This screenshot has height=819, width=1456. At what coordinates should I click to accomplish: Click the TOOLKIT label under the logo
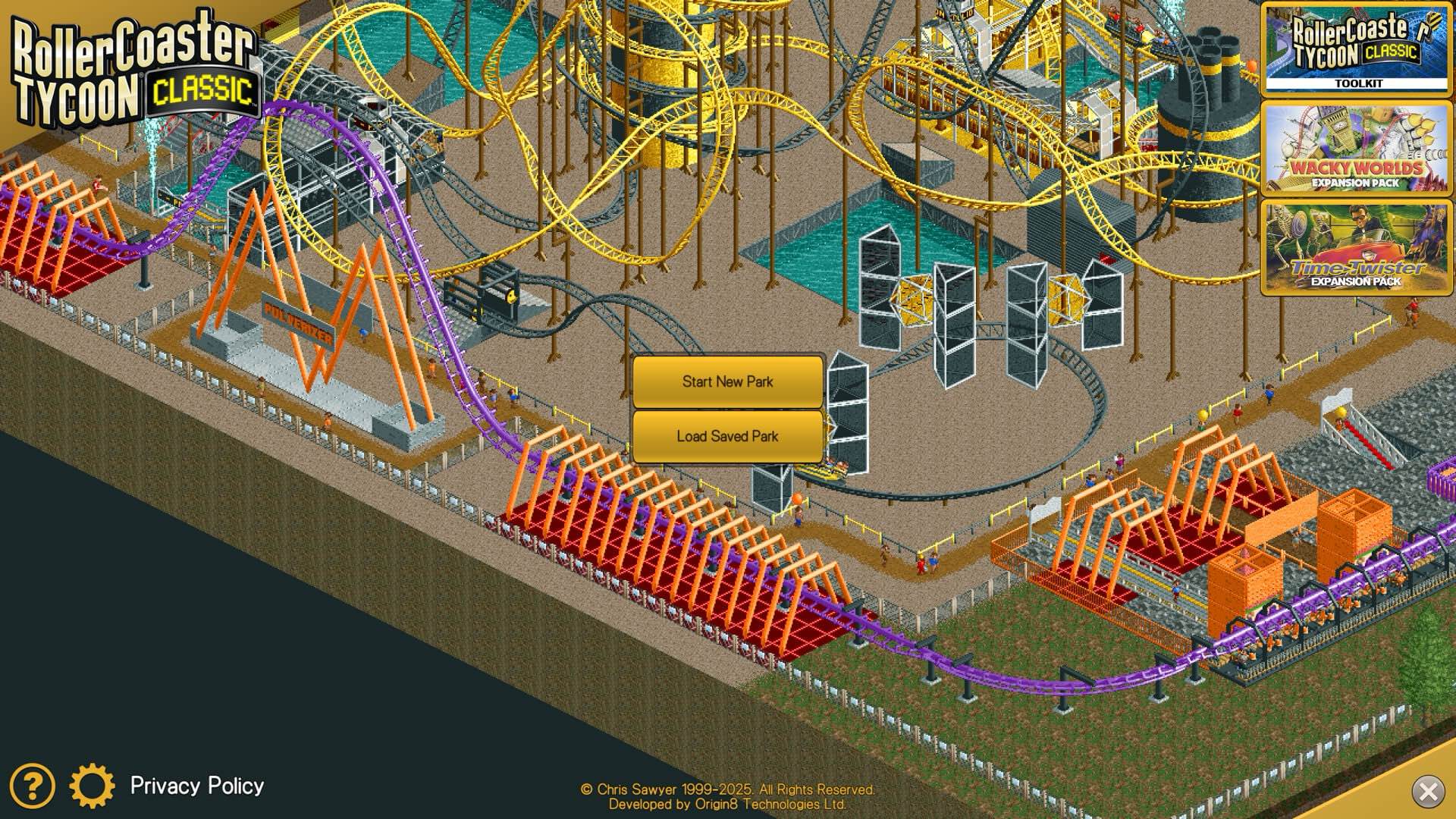[1358, 83]
